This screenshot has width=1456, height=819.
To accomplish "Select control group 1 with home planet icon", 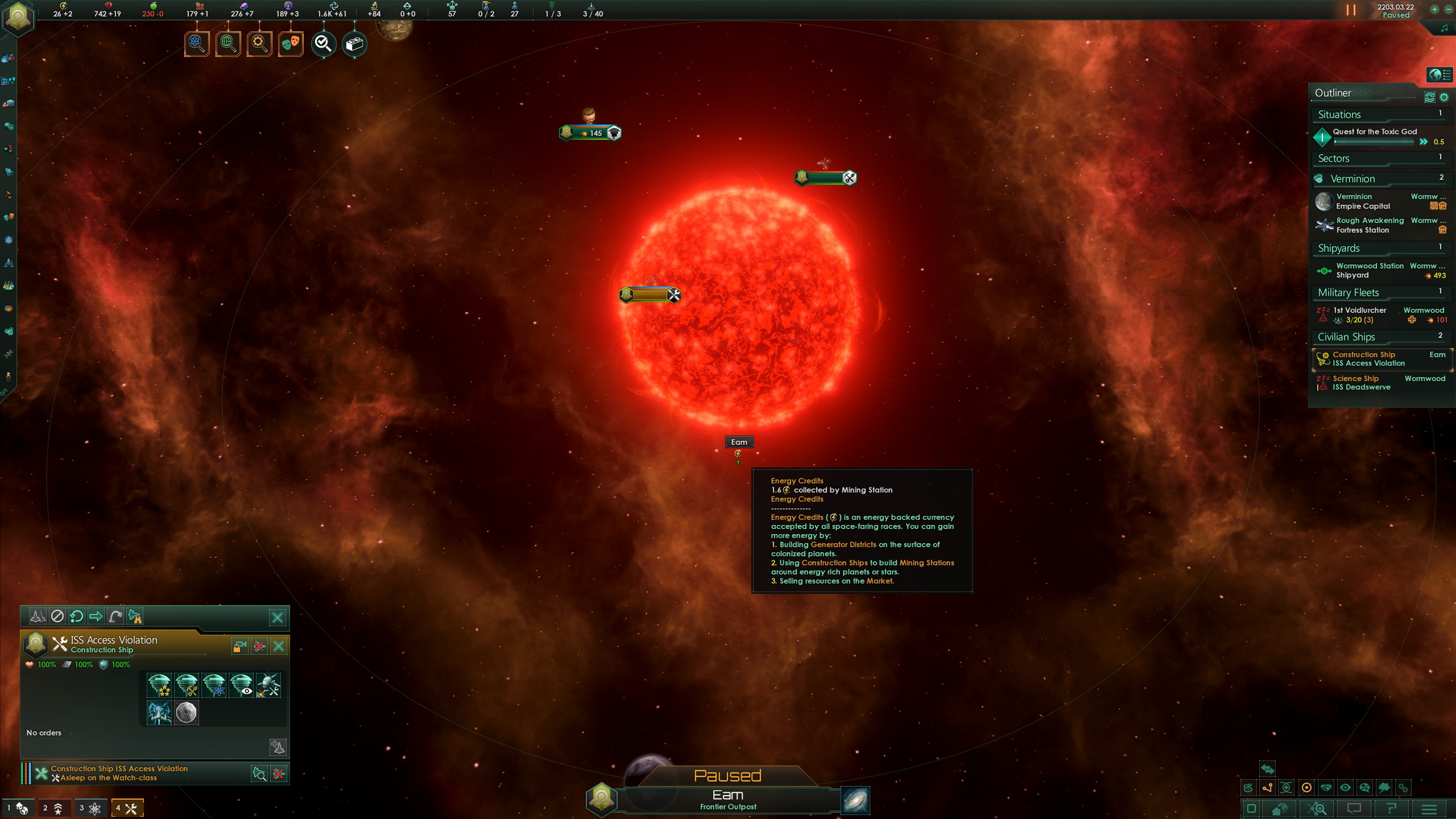I will pos(18,808).
